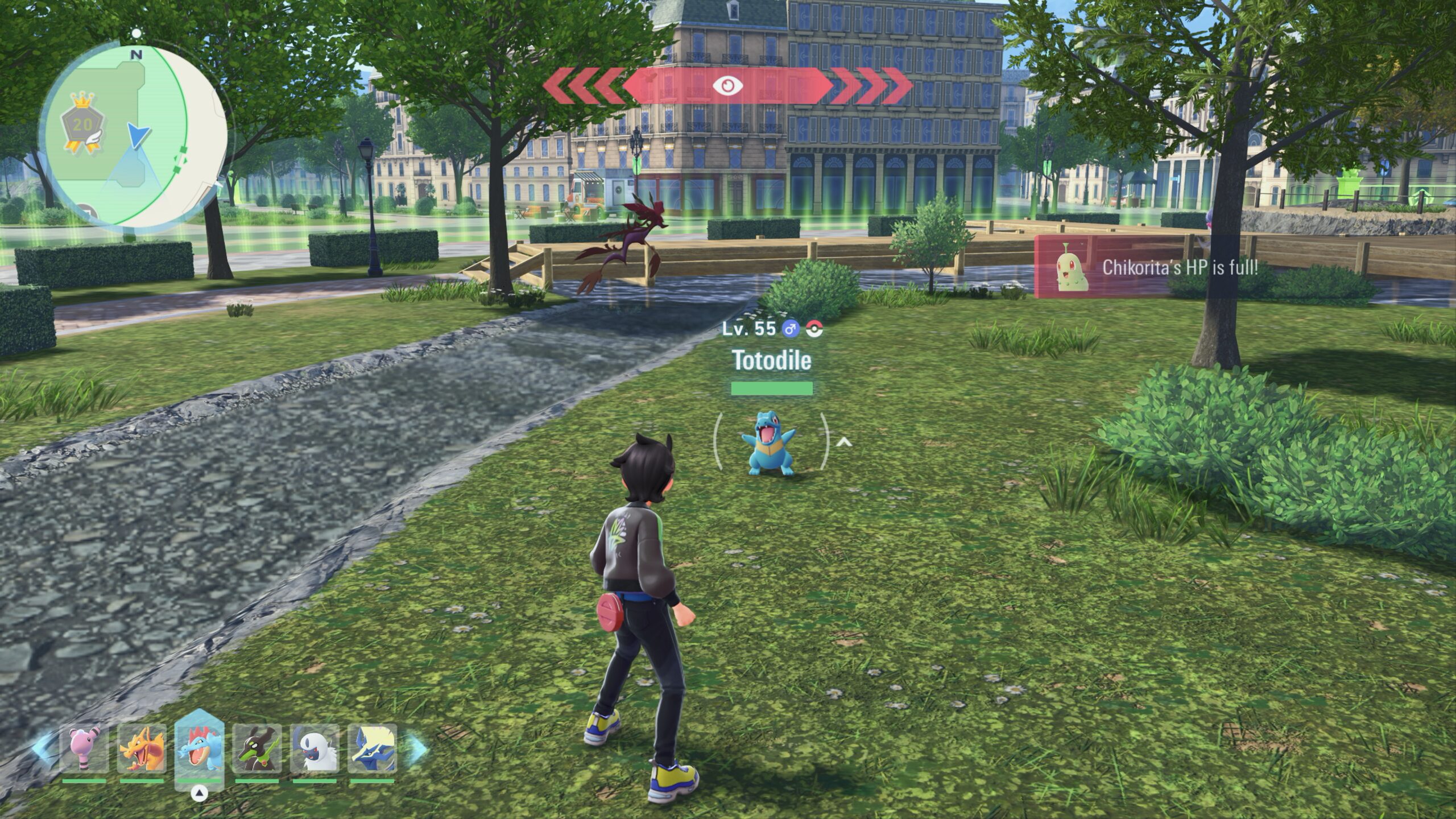Cycle party bar with the right arrow
The image size is (1456, 819).
tap(416, 750)
